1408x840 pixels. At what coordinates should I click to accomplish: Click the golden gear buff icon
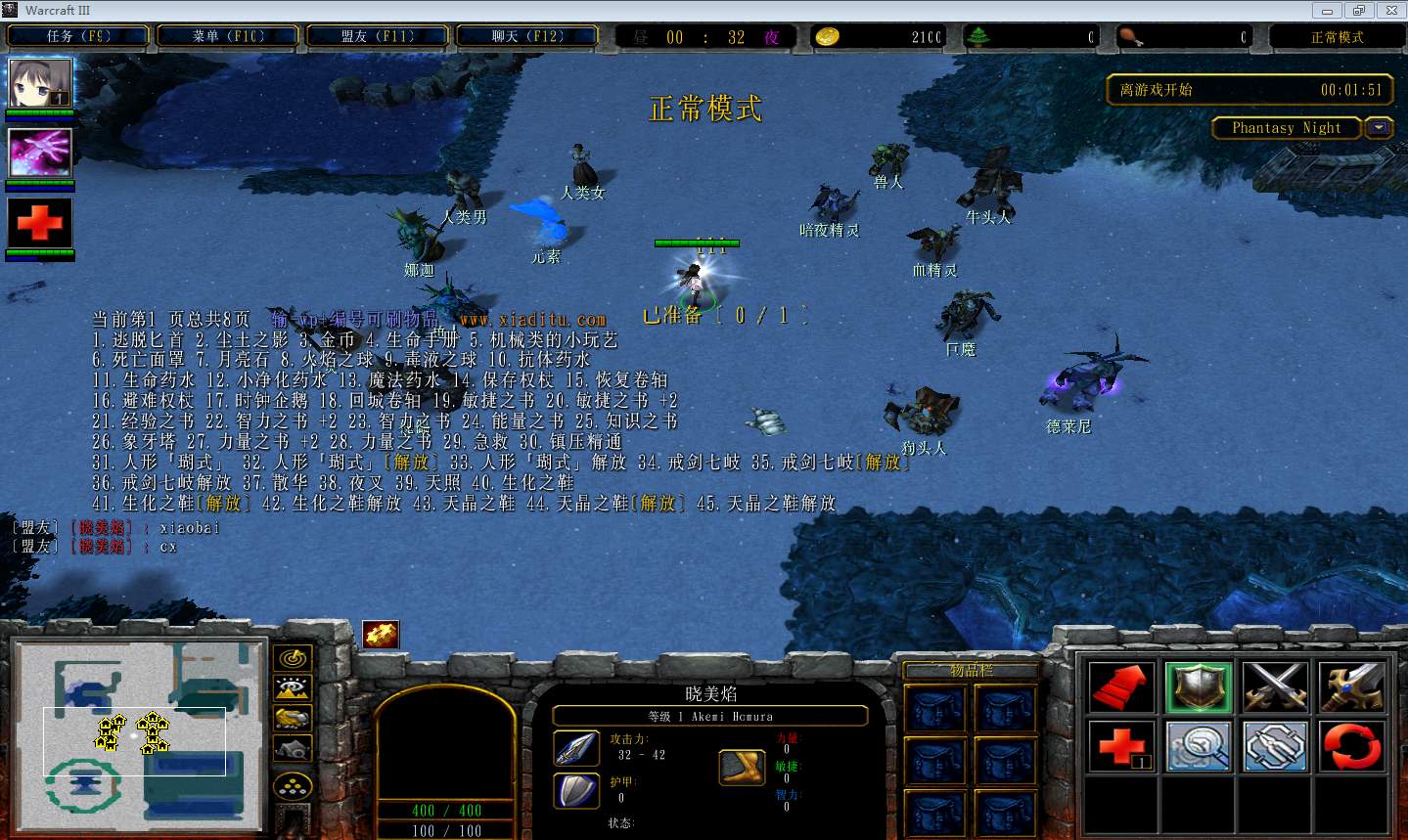[x=381, y=635]
